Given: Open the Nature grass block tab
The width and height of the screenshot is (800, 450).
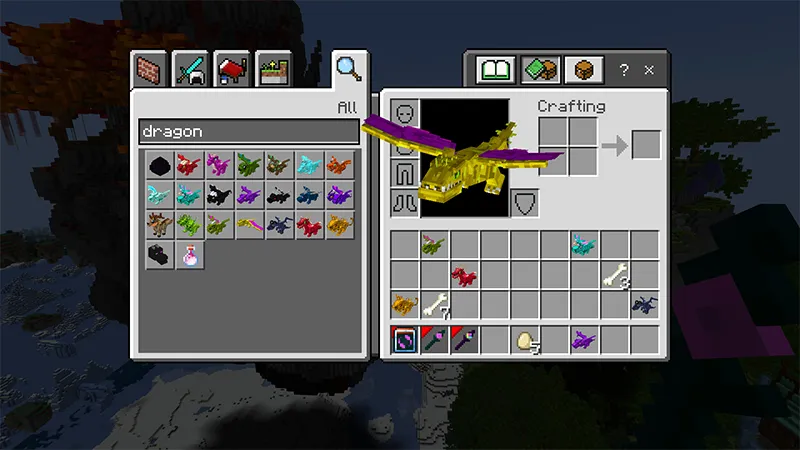Looking at the screenshot, I should 272,69.
